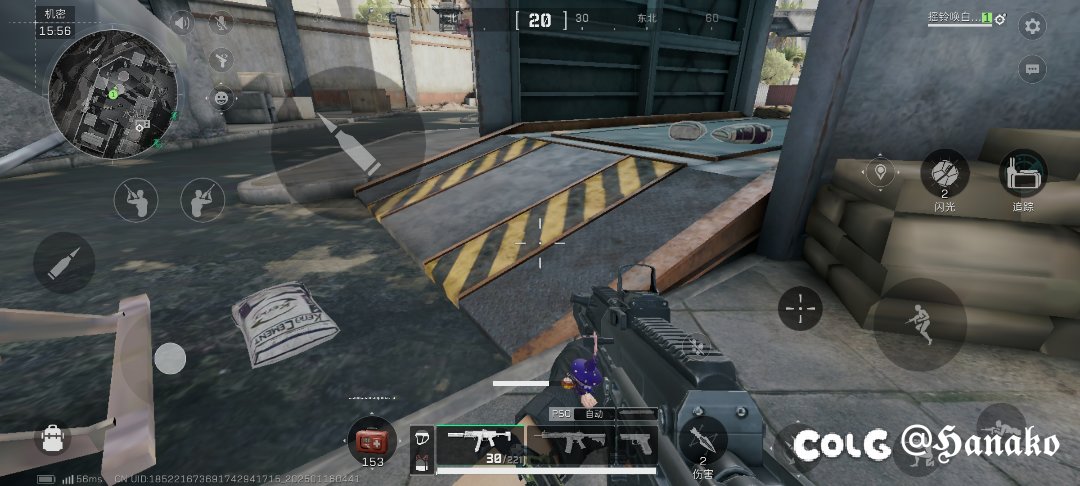Open the chat message bubble

point(1032,69)
